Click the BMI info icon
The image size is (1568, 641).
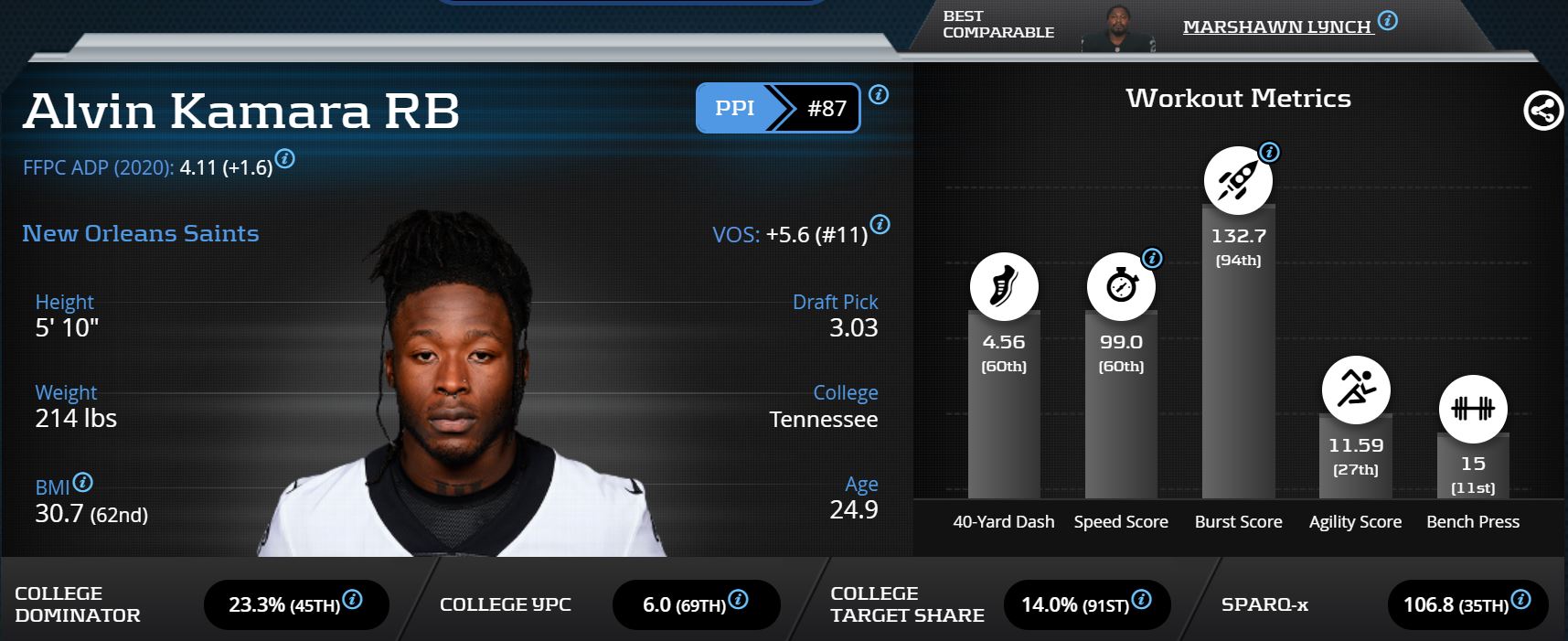click(x=82, y=482)
